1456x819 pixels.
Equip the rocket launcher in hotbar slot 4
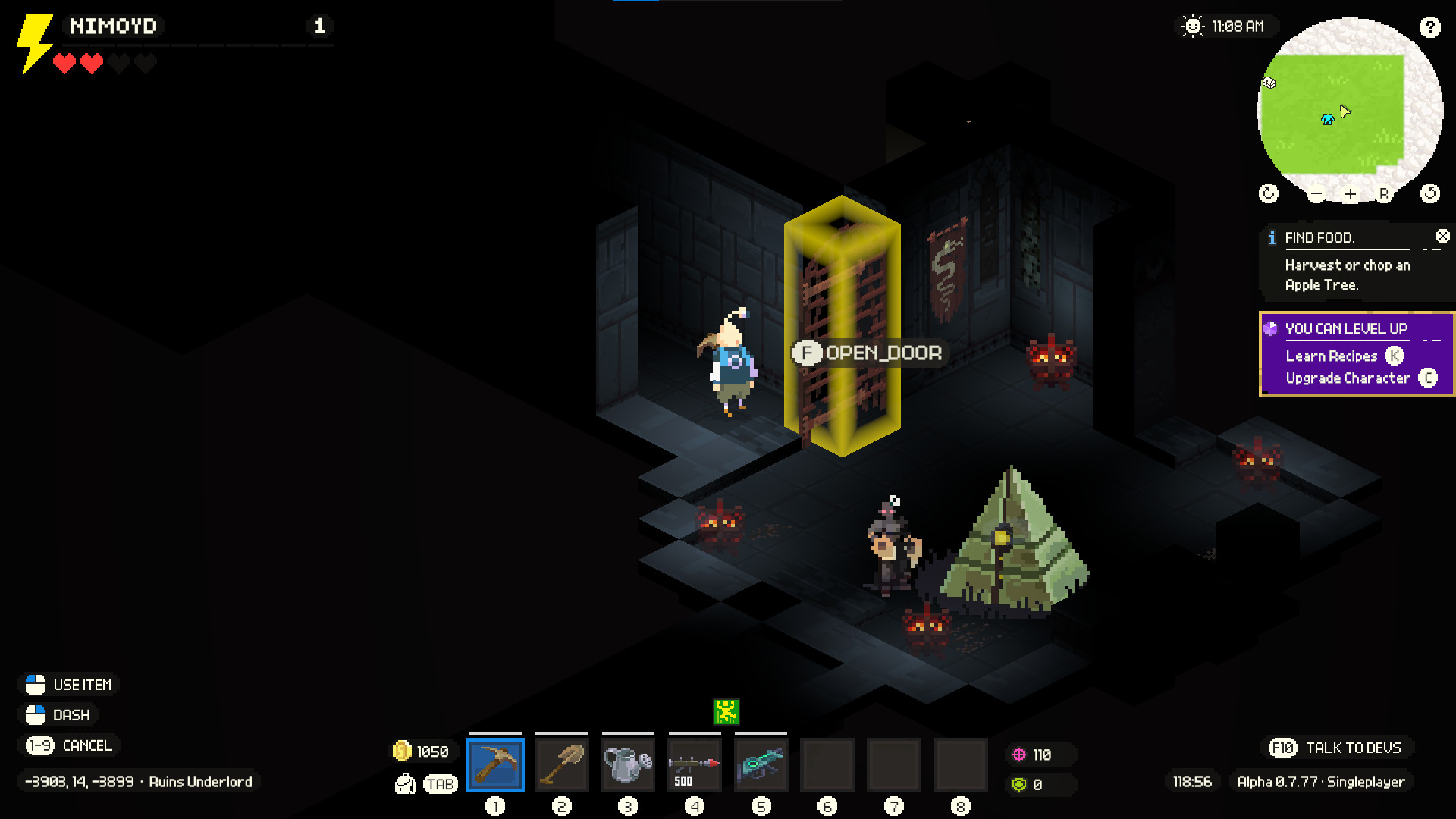point(695,764)
